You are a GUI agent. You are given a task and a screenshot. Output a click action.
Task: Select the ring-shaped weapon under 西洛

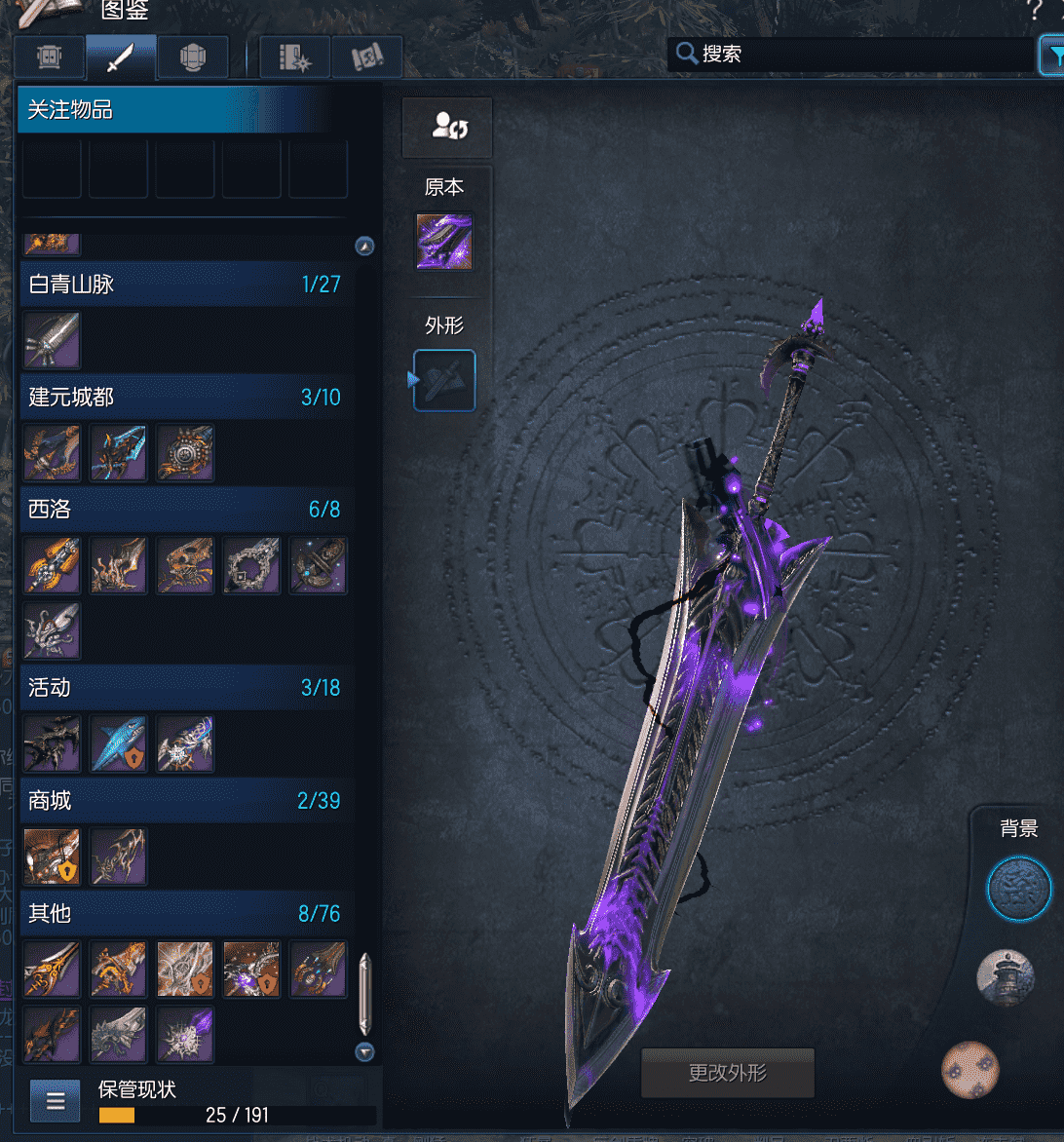(251, 565)
